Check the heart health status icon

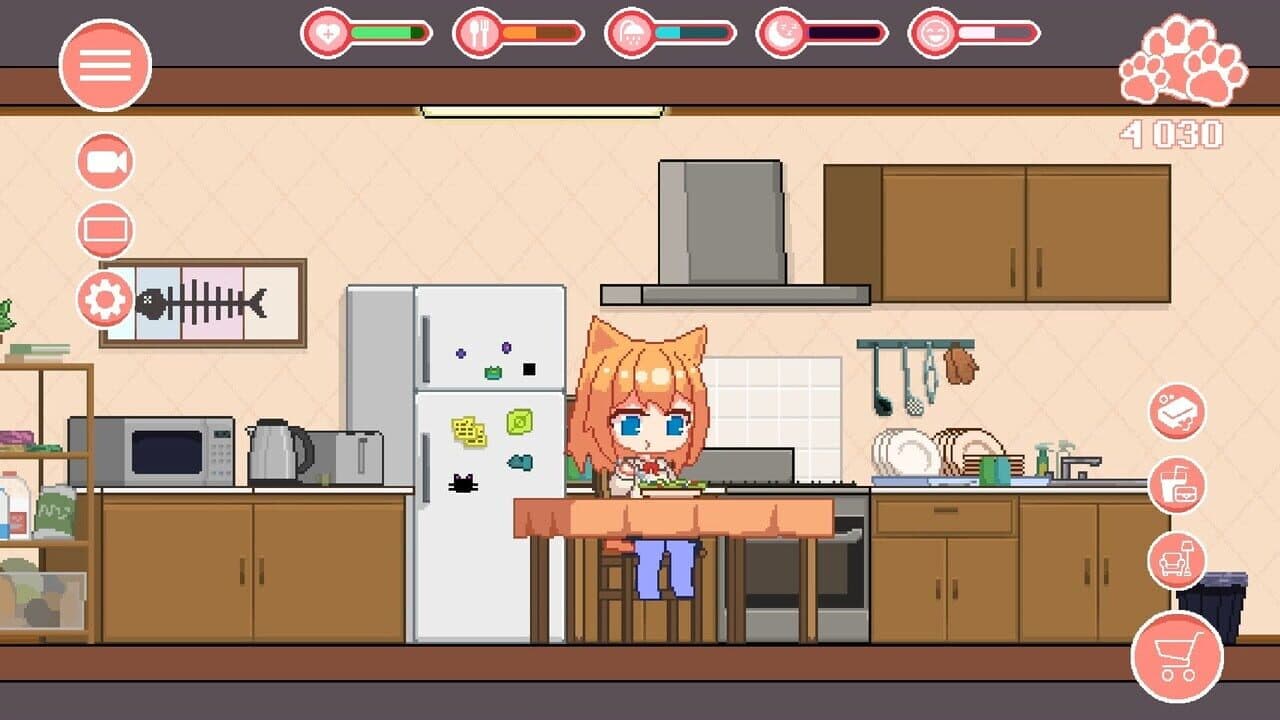(x=327, y=31)
